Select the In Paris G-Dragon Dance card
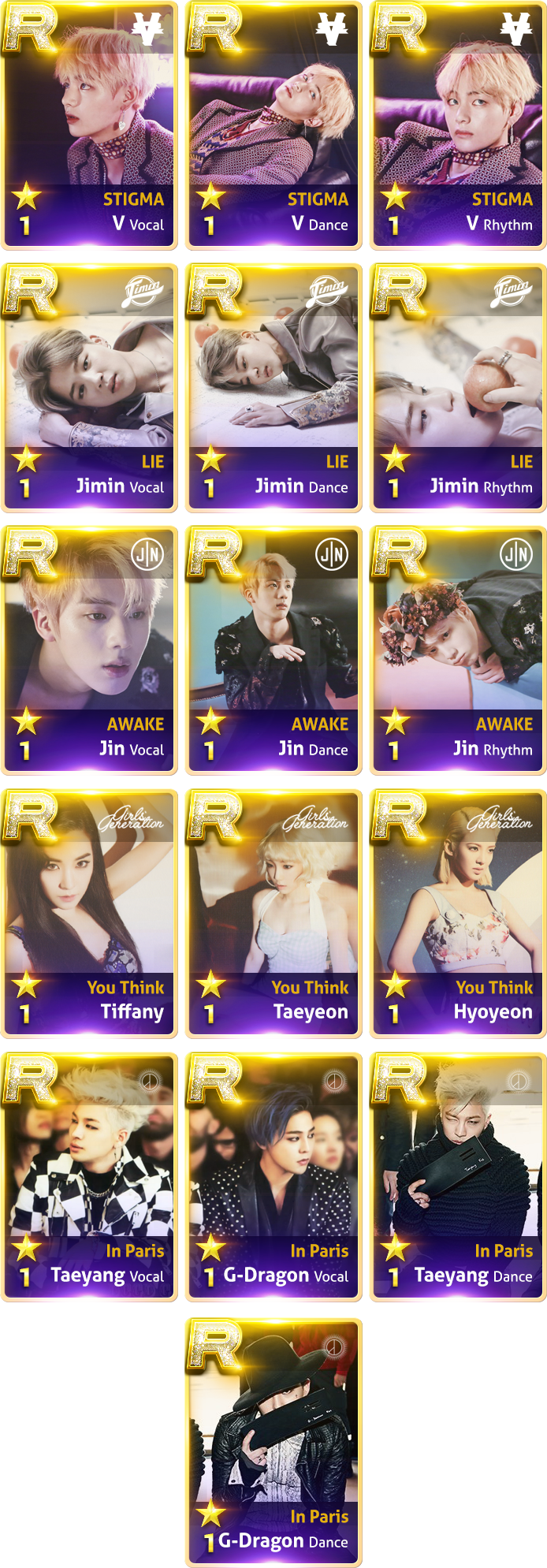Viewport: 547px width, 1568px height. pos(273,1442)
